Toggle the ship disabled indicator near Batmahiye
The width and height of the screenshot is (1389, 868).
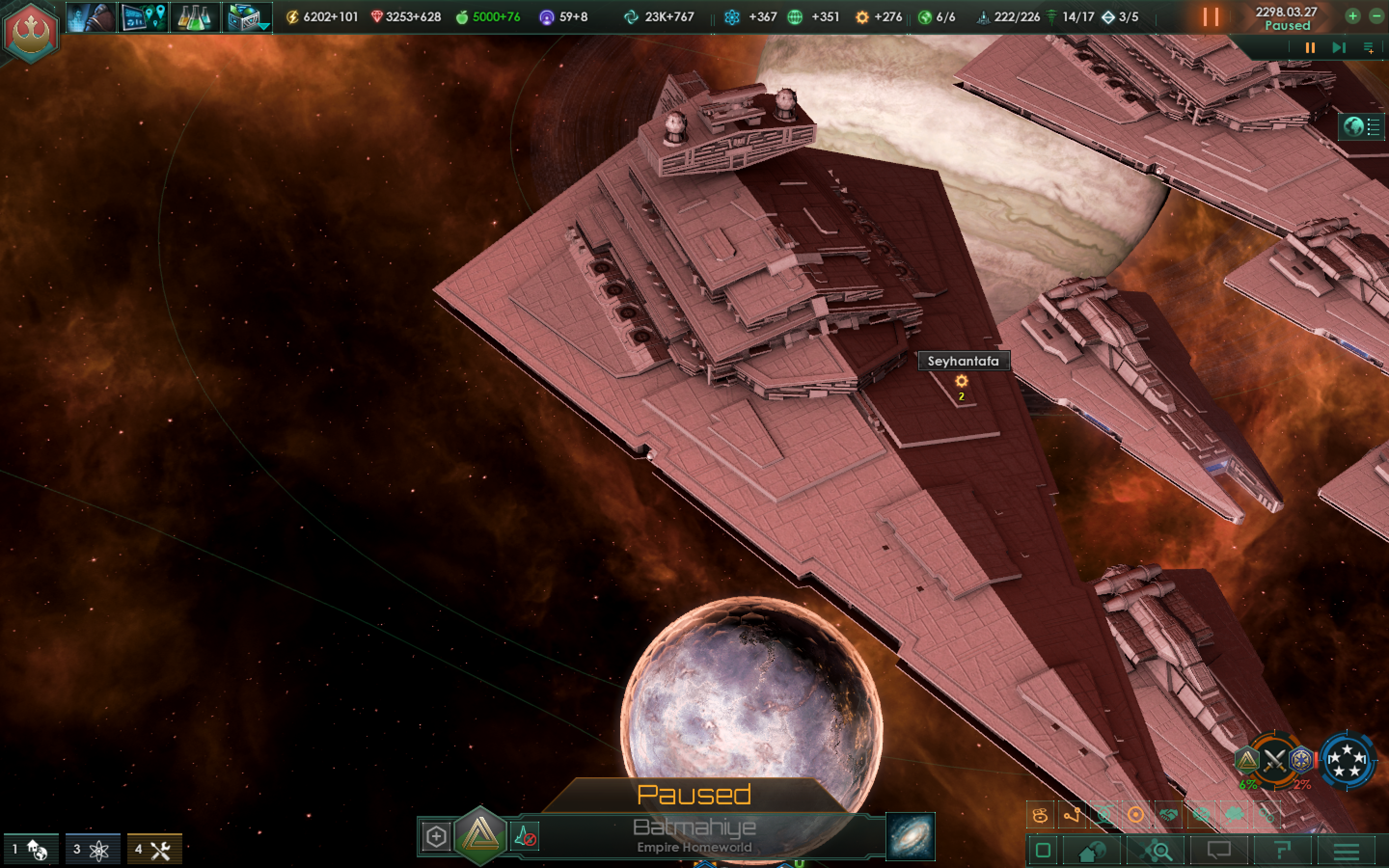pos(526,837)
